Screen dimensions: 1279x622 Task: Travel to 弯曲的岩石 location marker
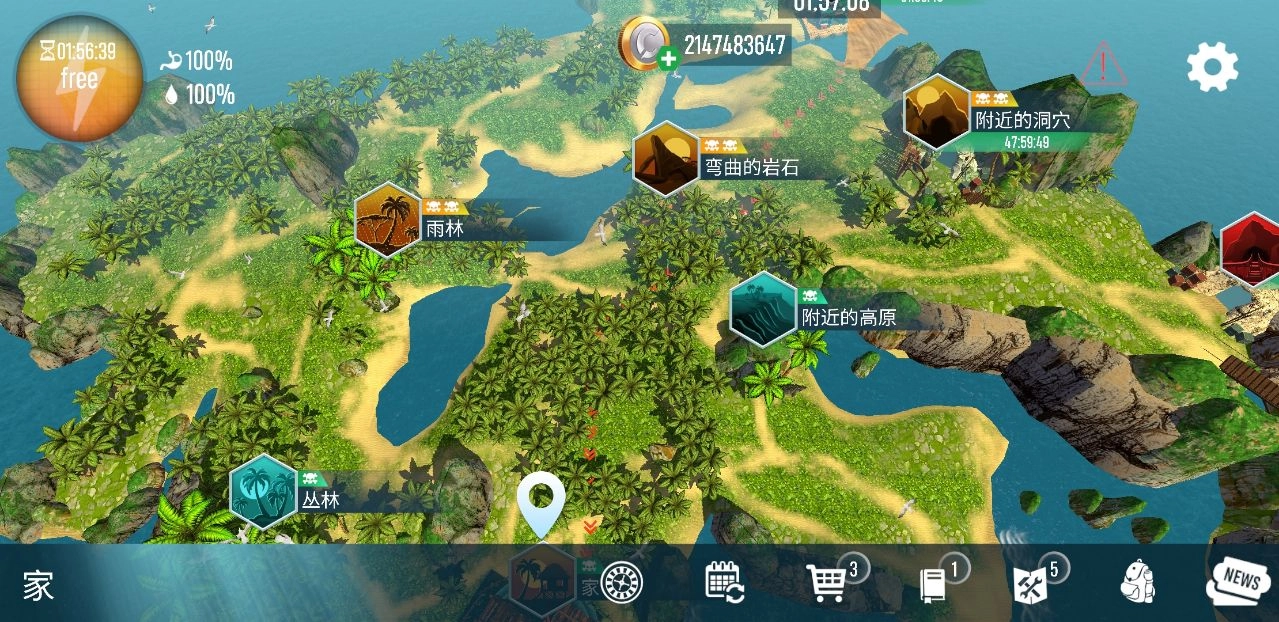pyautogui.click(x=666, y=158)
